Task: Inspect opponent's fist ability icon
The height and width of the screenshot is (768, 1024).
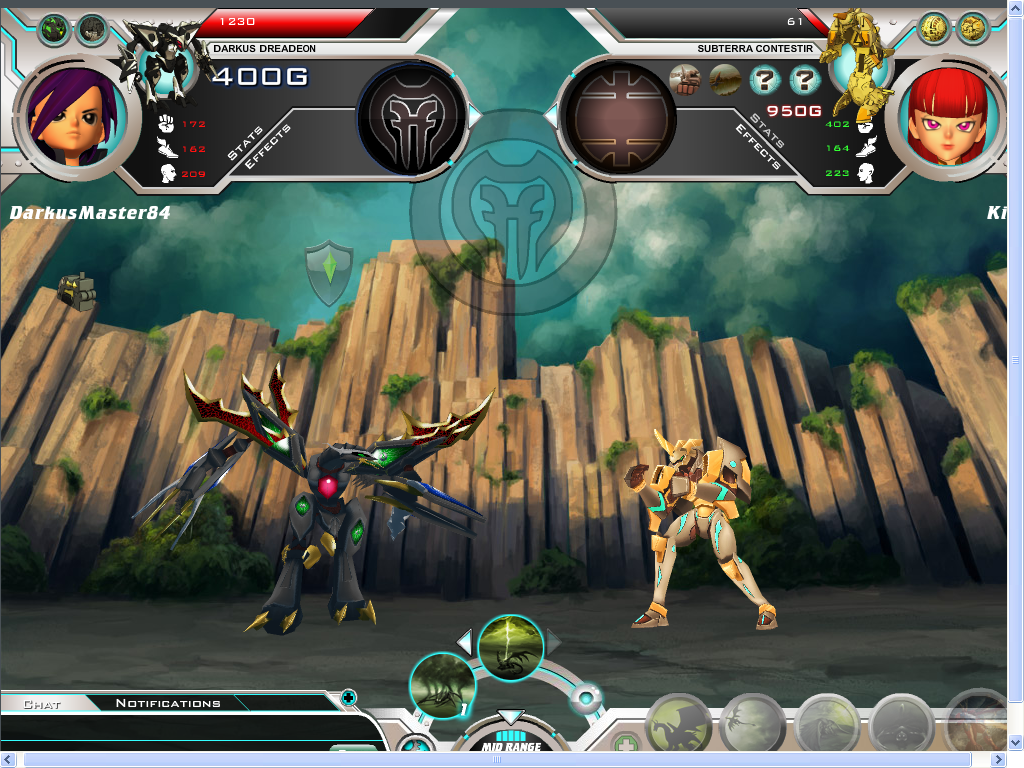Action: click(685, 78)
